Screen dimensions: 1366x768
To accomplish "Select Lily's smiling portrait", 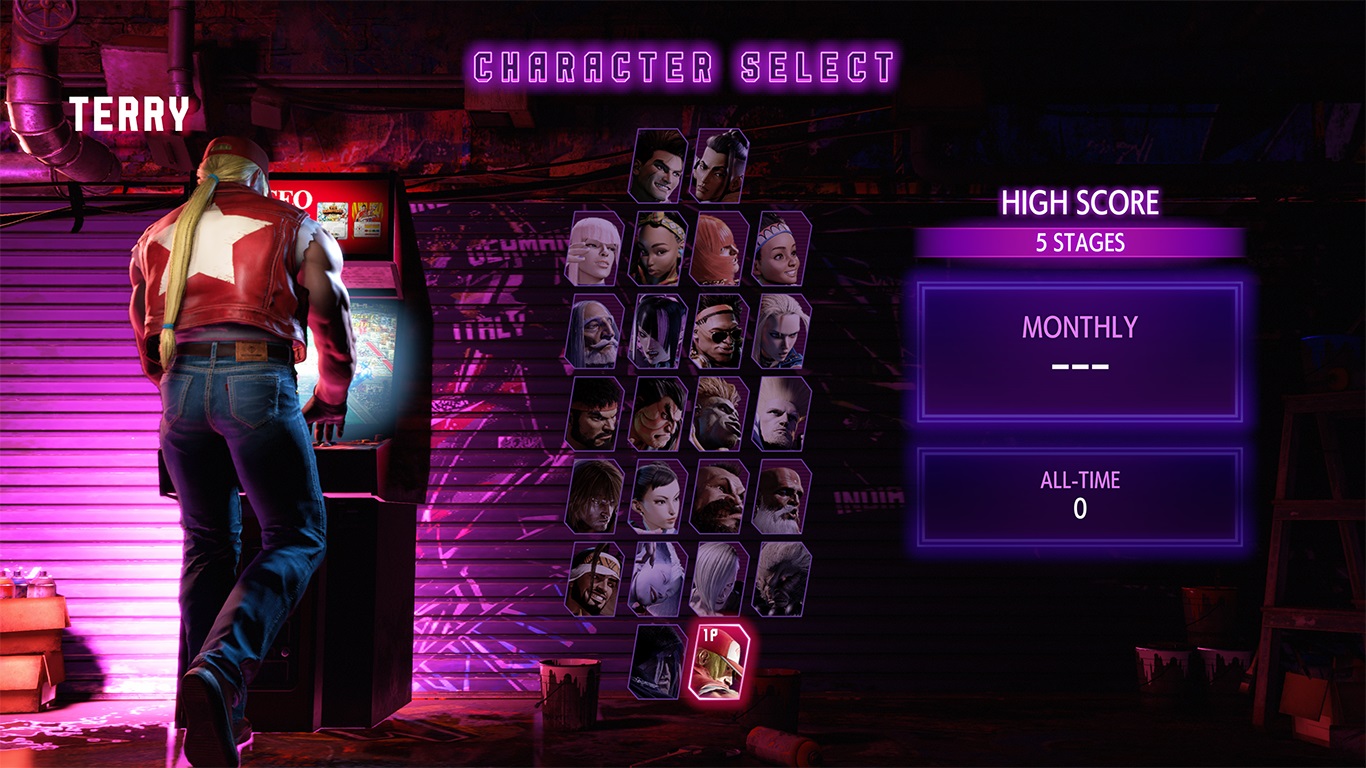I will coord(781,249).
